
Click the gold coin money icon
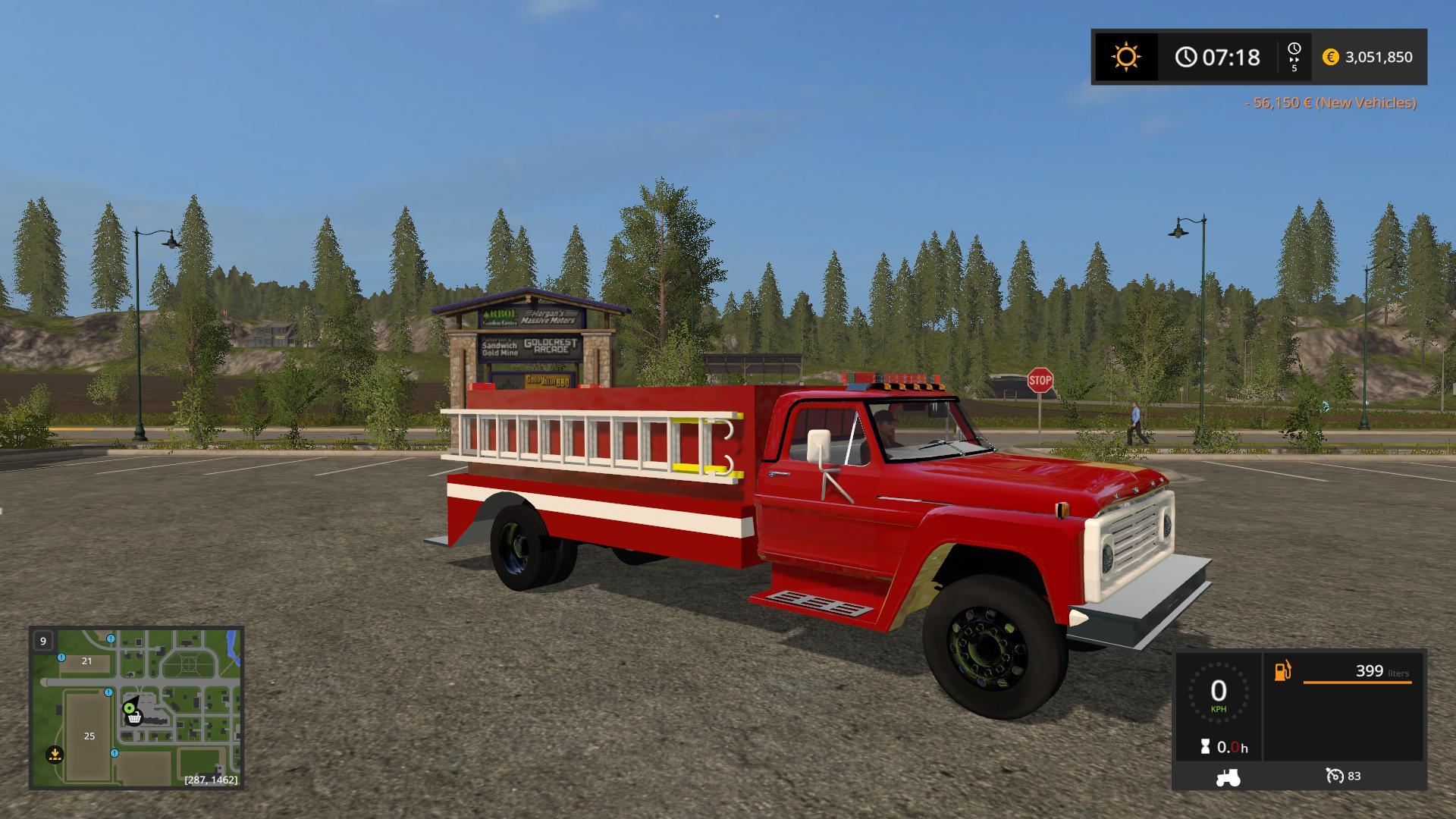(1330, 57)
